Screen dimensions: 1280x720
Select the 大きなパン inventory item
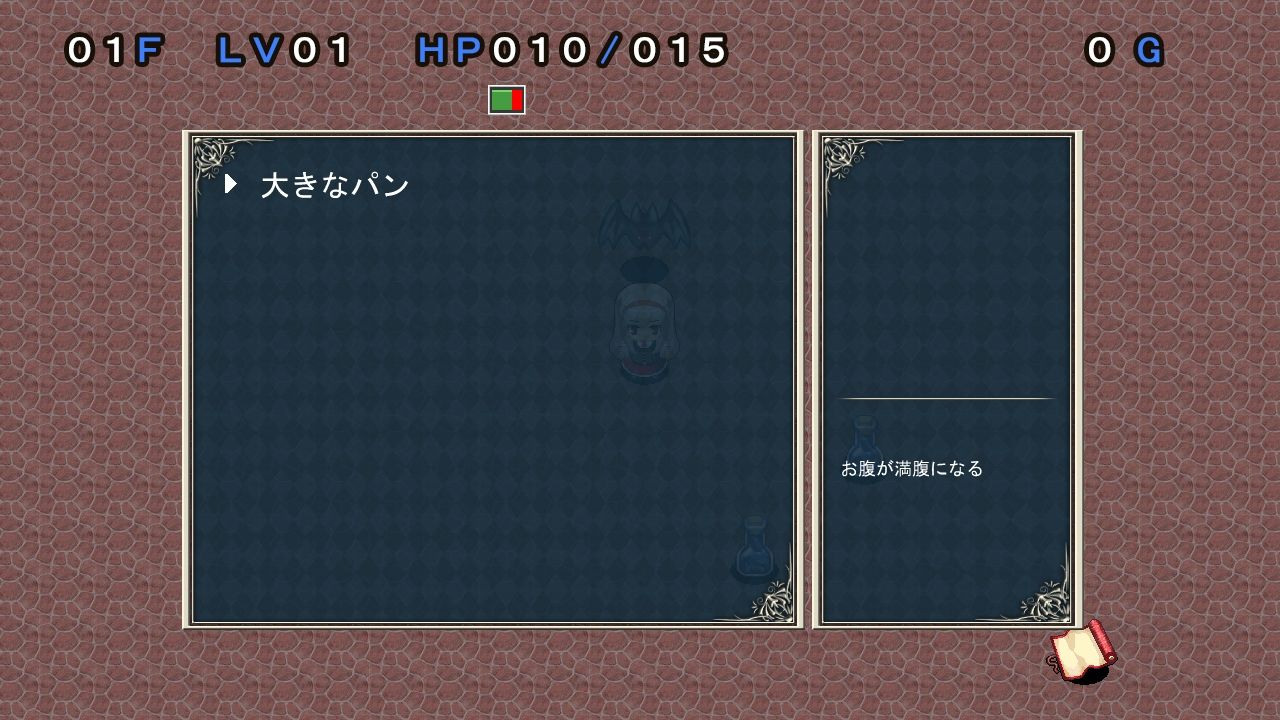(x=333, y=183)
